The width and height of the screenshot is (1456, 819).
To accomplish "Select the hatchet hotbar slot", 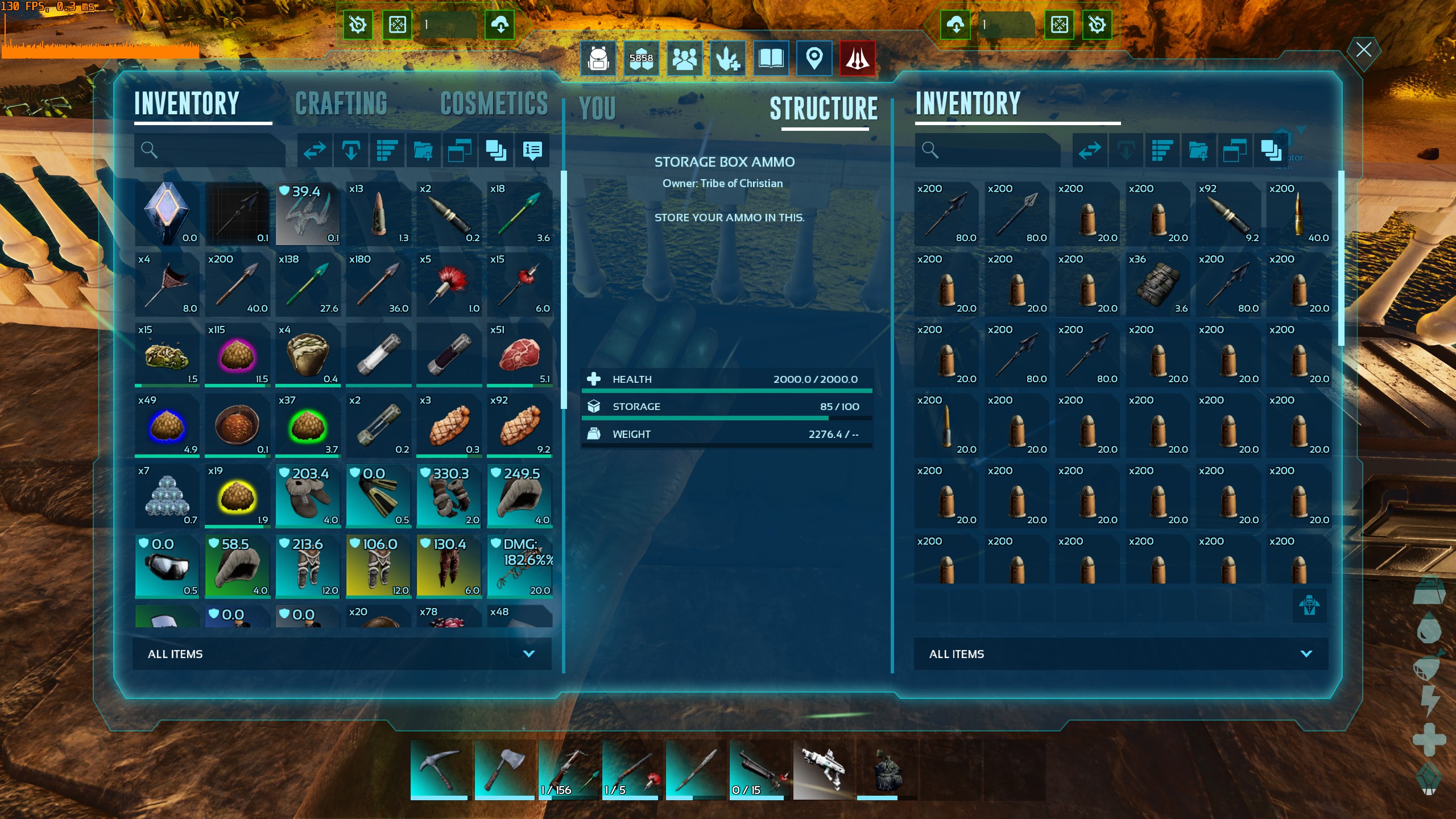I will (503, 770).
